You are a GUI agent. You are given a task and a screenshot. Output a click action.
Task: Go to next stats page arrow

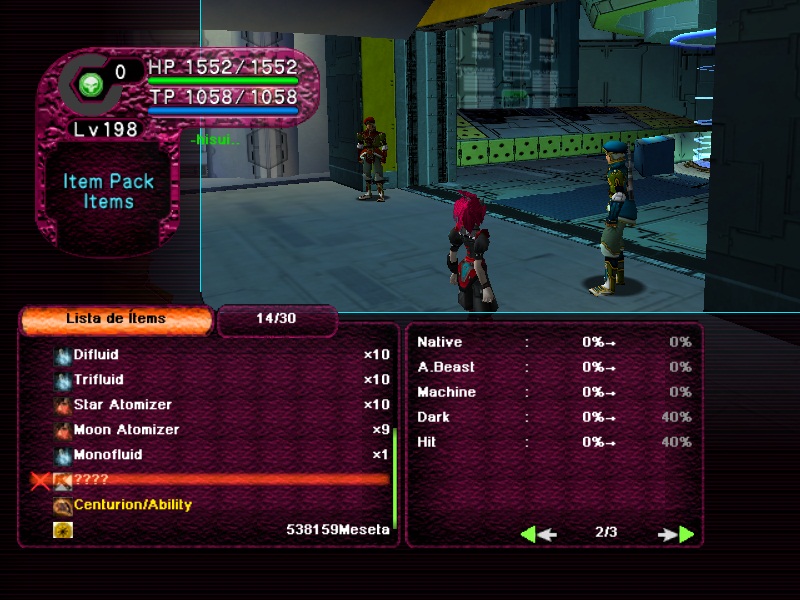pos(676,534)
